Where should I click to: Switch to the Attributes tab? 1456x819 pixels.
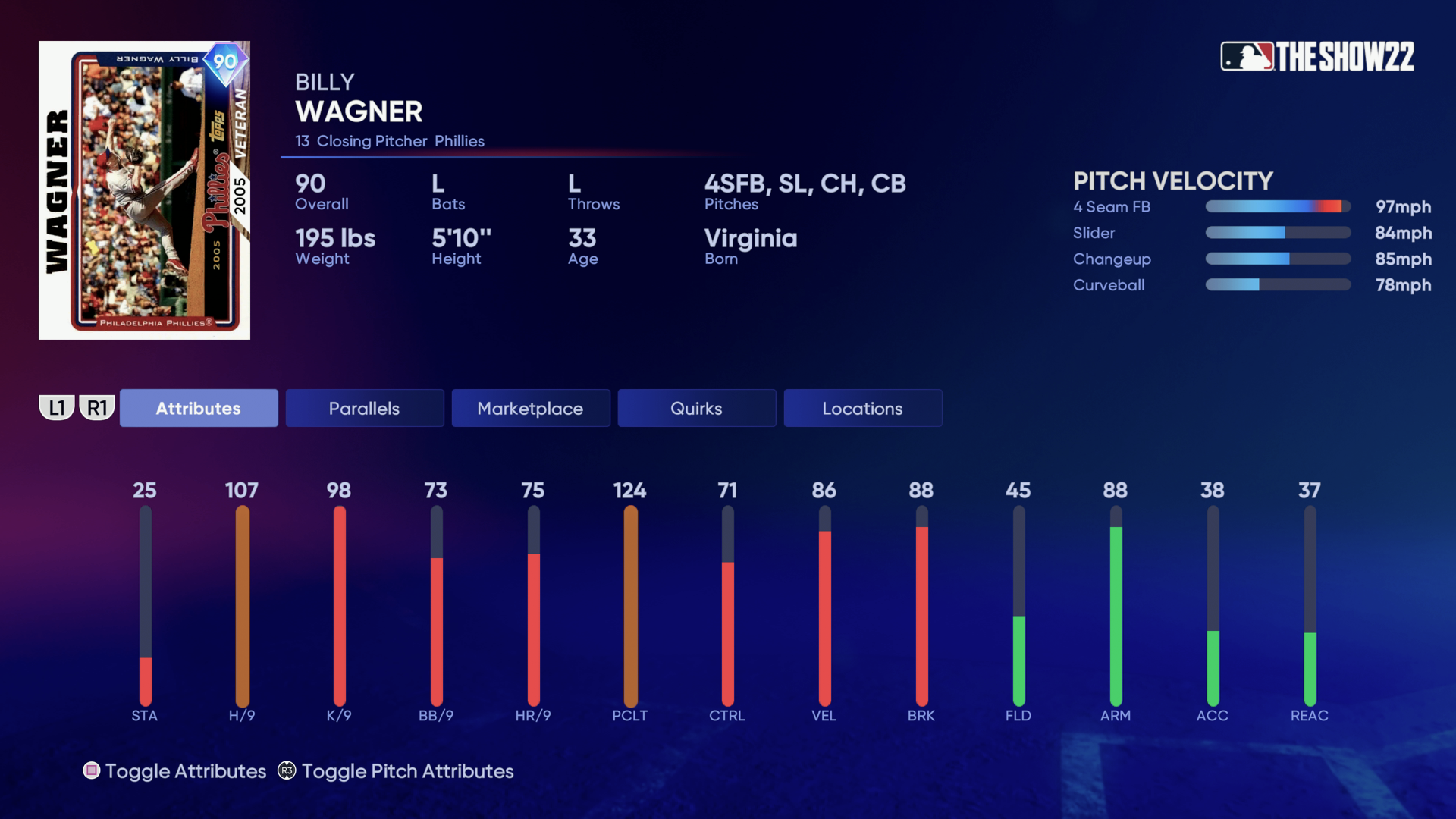coord(199,408)
